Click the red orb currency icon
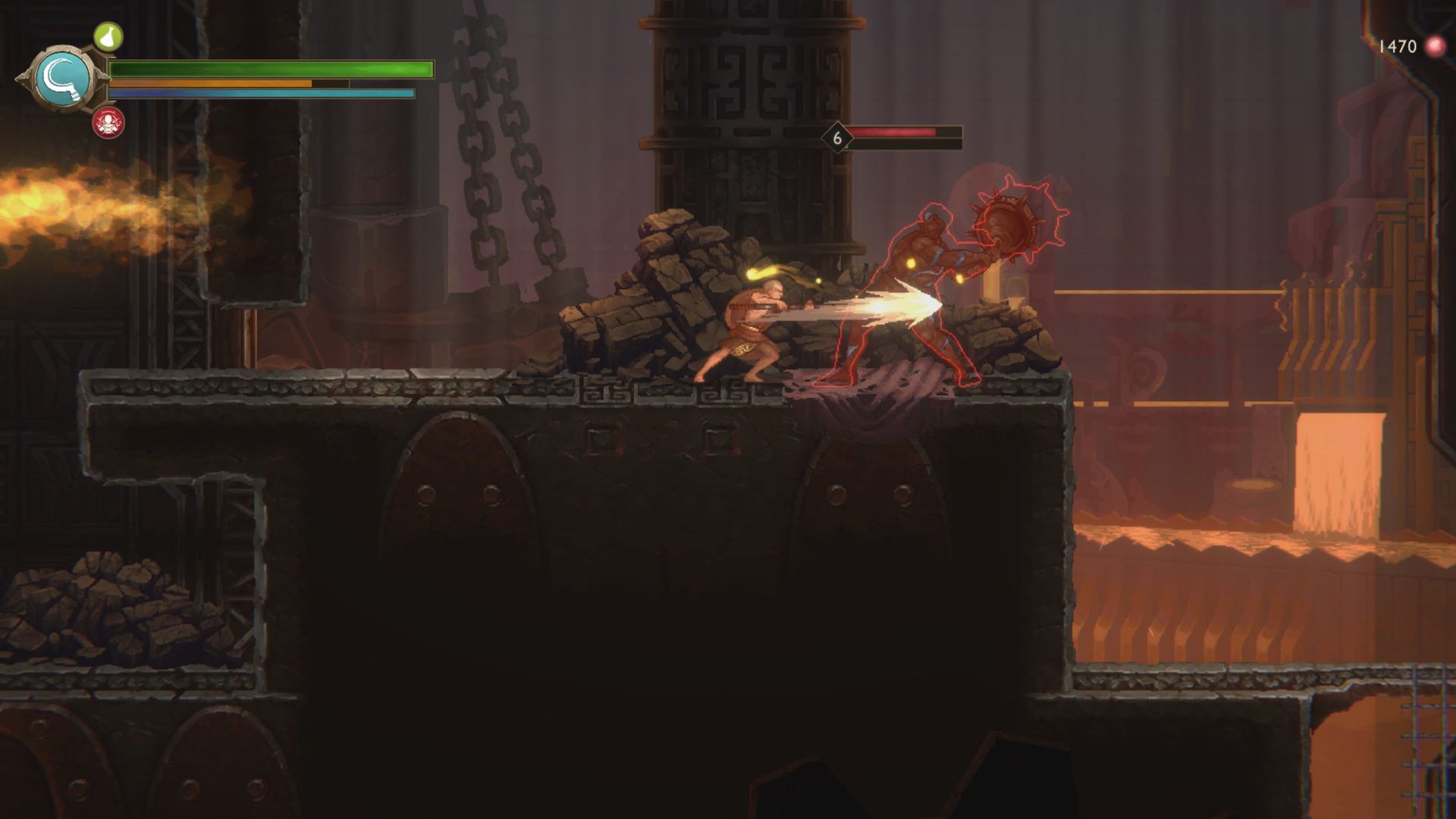1456x819 pixels. pyautogui.click(x=1435, y=47)
